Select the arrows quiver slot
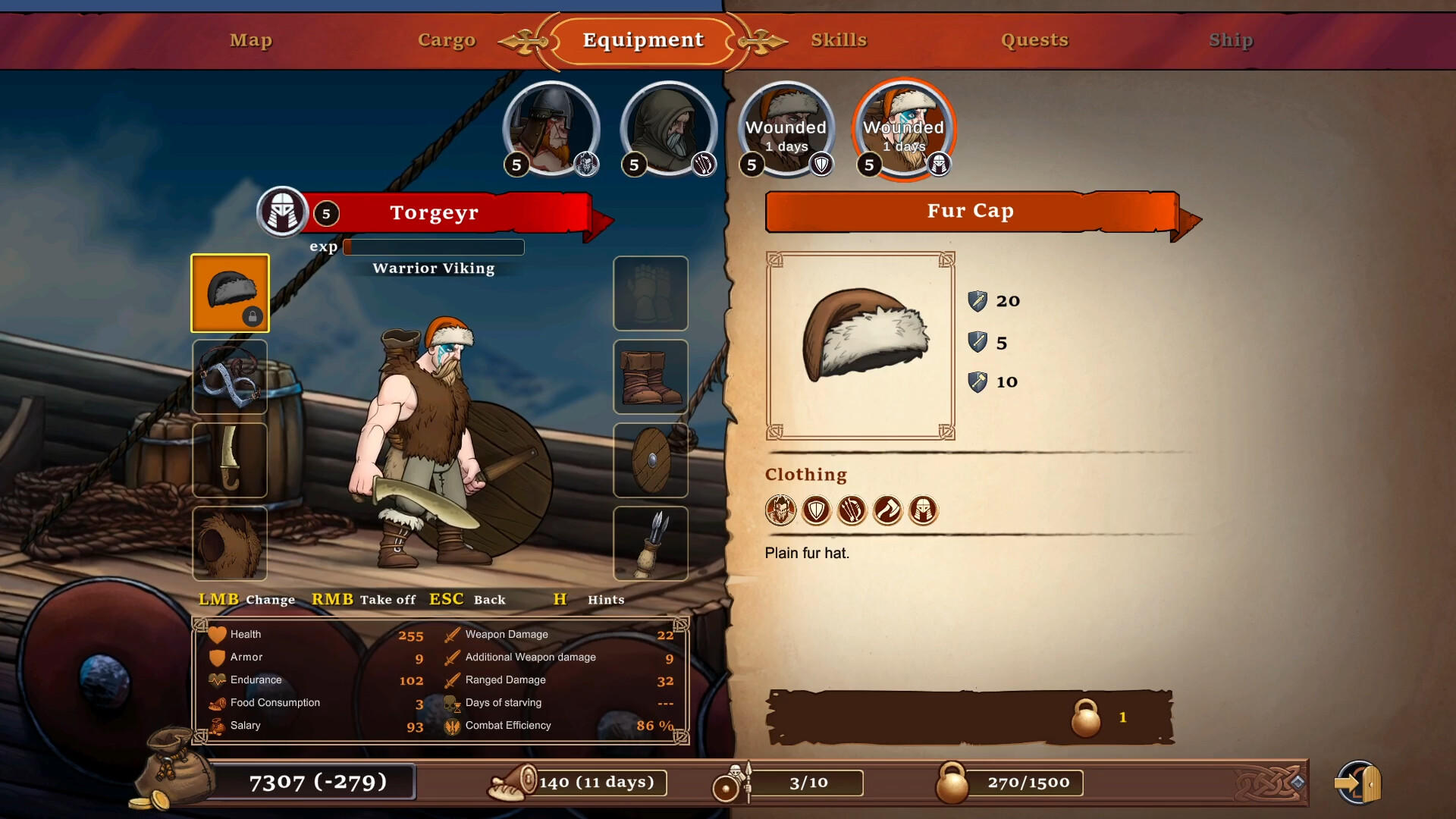 651,544
